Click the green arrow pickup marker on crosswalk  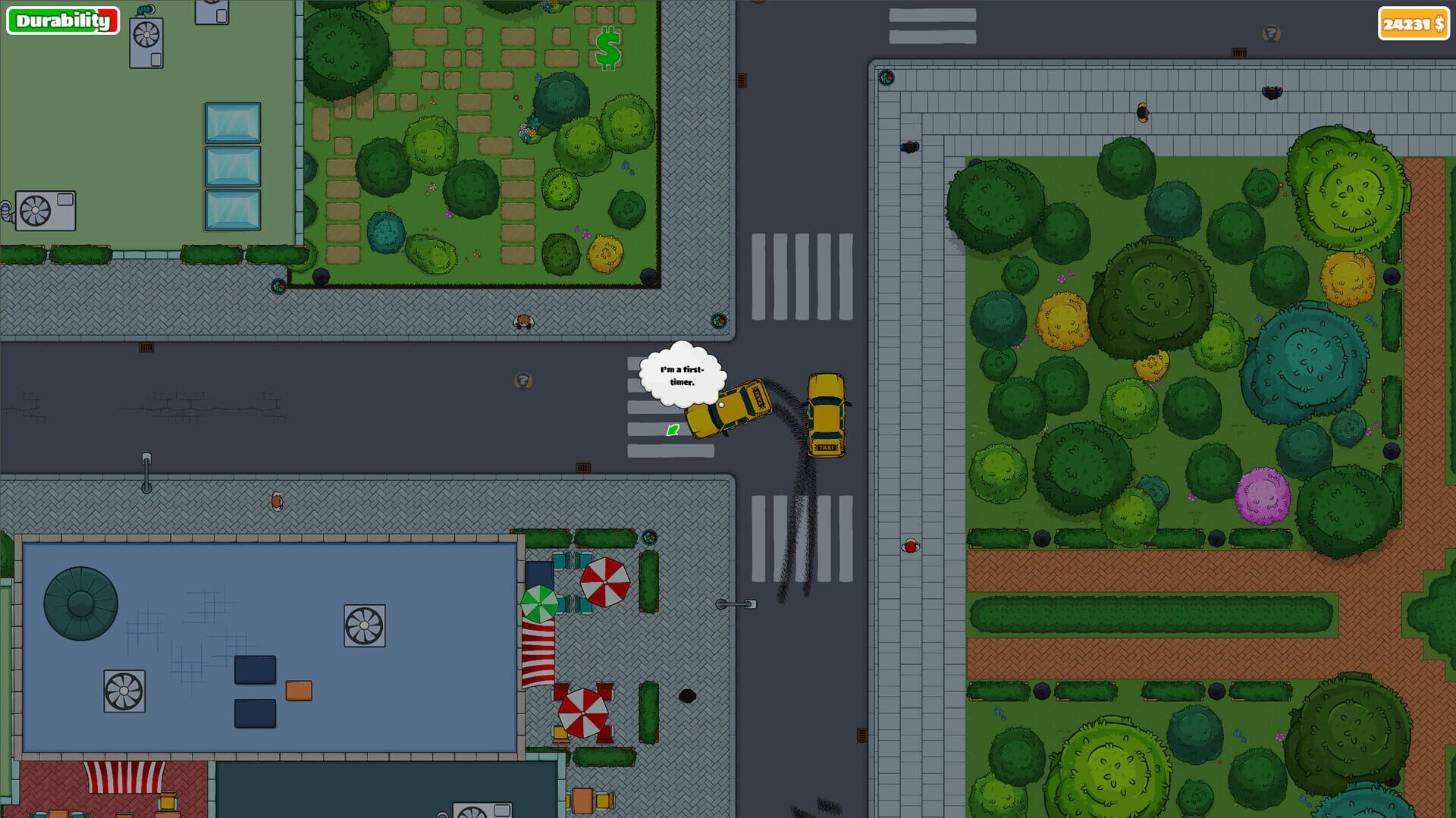tap(672, 431)
